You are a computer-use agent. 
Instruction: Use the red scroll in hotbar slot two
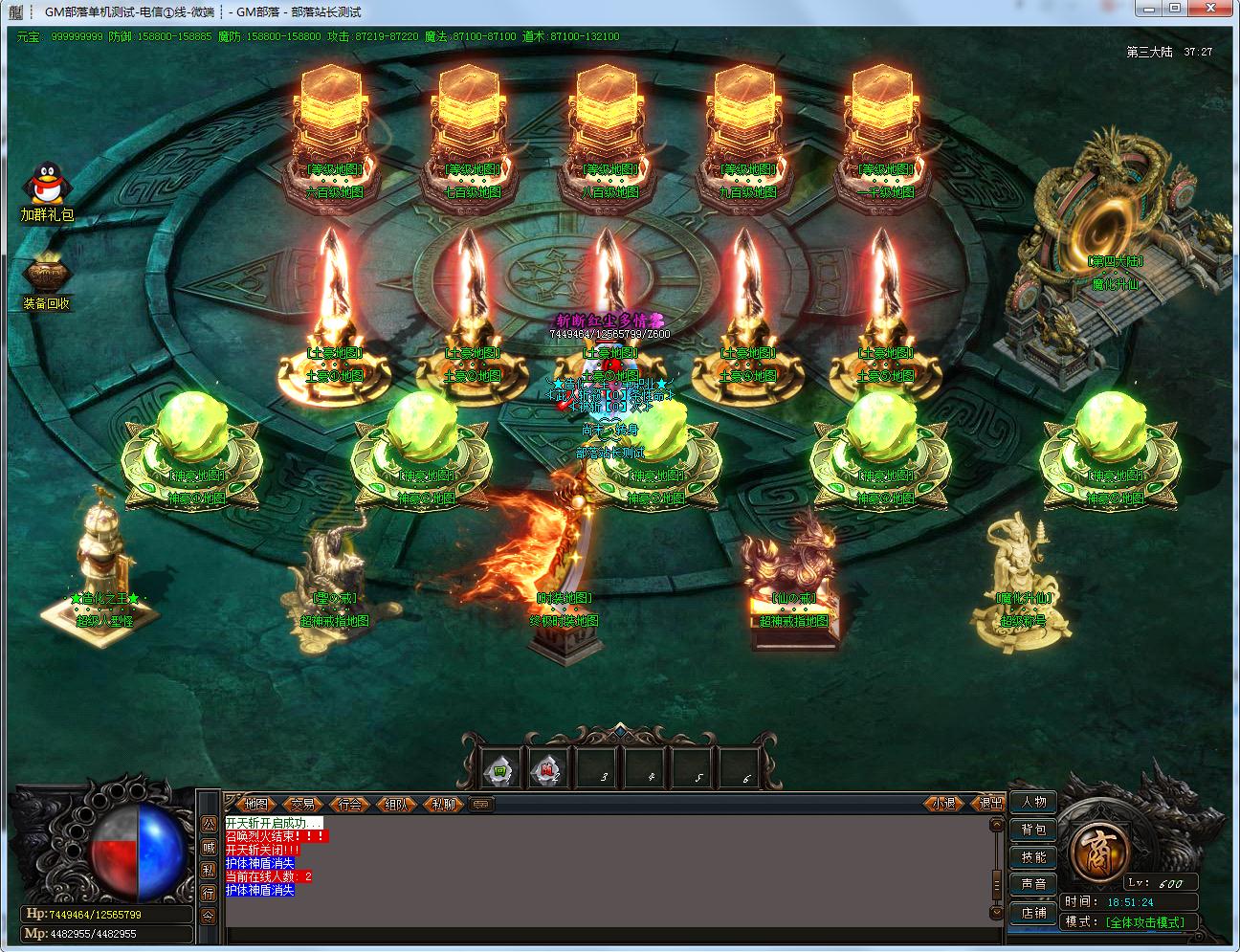coord(545,768)
